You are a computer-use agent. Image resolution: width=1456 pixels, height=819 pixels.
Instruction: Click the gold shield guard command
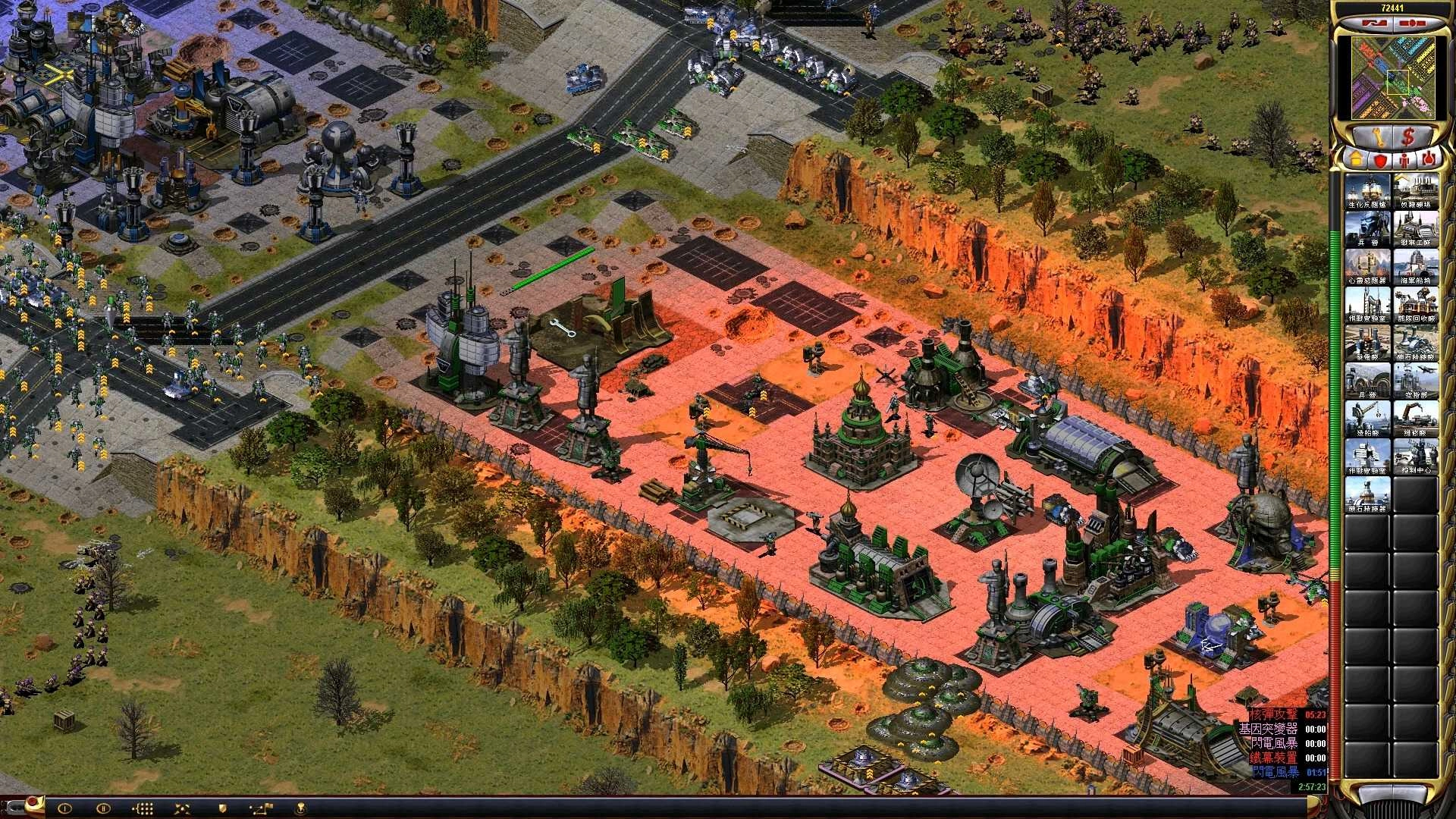pos(222,808)
